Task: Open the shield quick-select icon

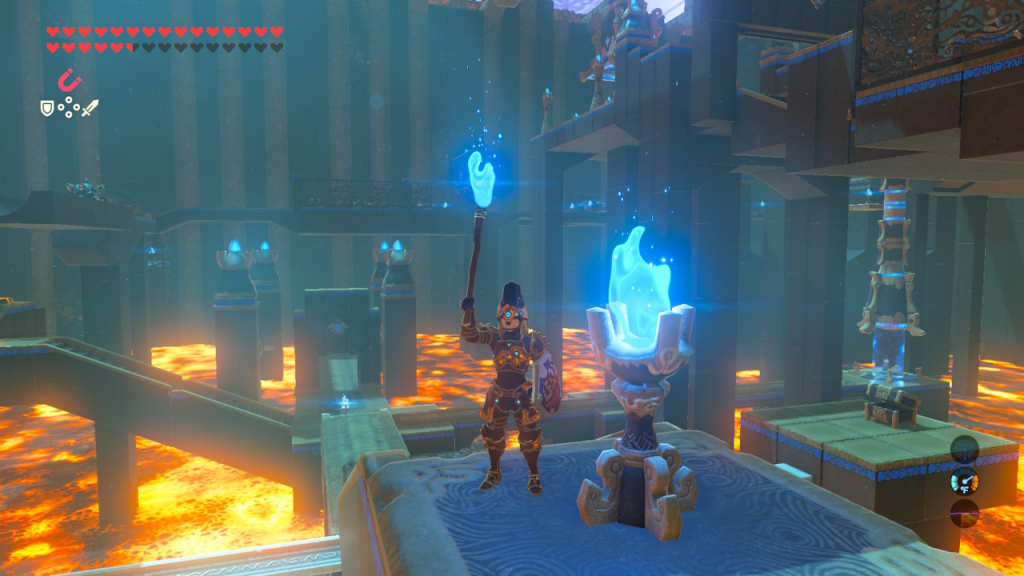Action: (47, 106)
